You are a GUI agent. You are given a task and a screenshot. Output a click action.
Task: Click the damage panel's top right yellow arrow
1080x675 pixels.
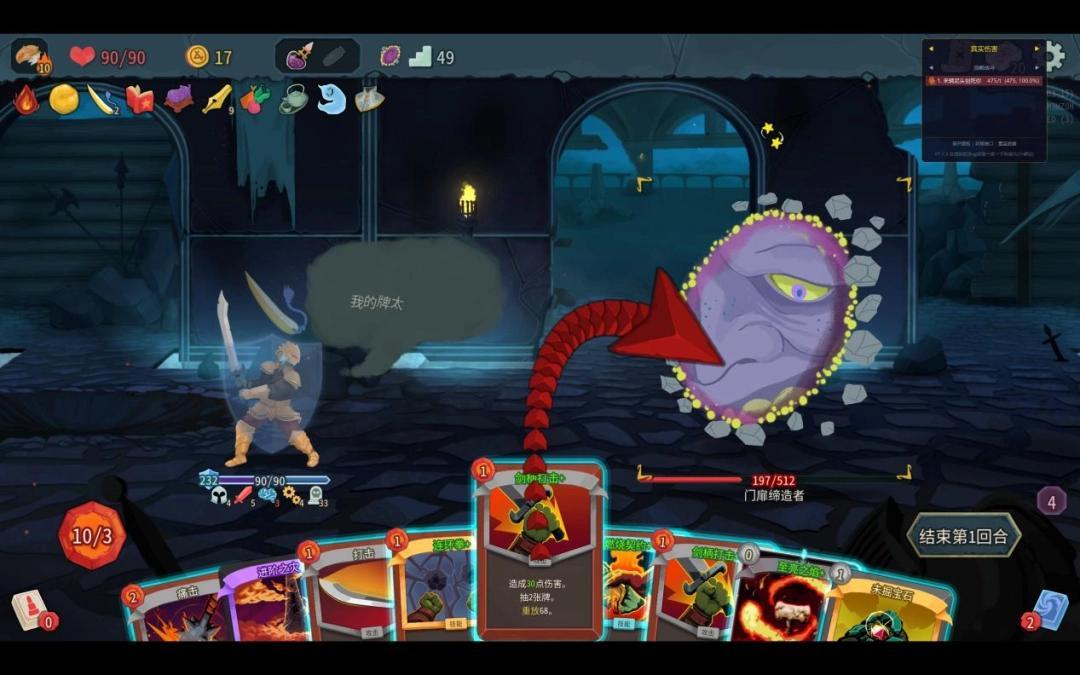1039,48
